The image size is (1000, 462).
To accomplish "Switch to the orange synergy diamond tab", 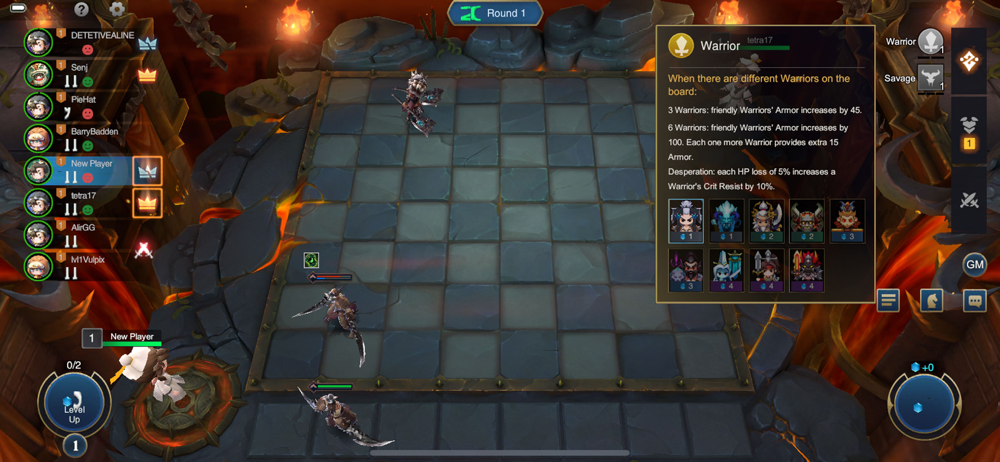I will (969, 59).
